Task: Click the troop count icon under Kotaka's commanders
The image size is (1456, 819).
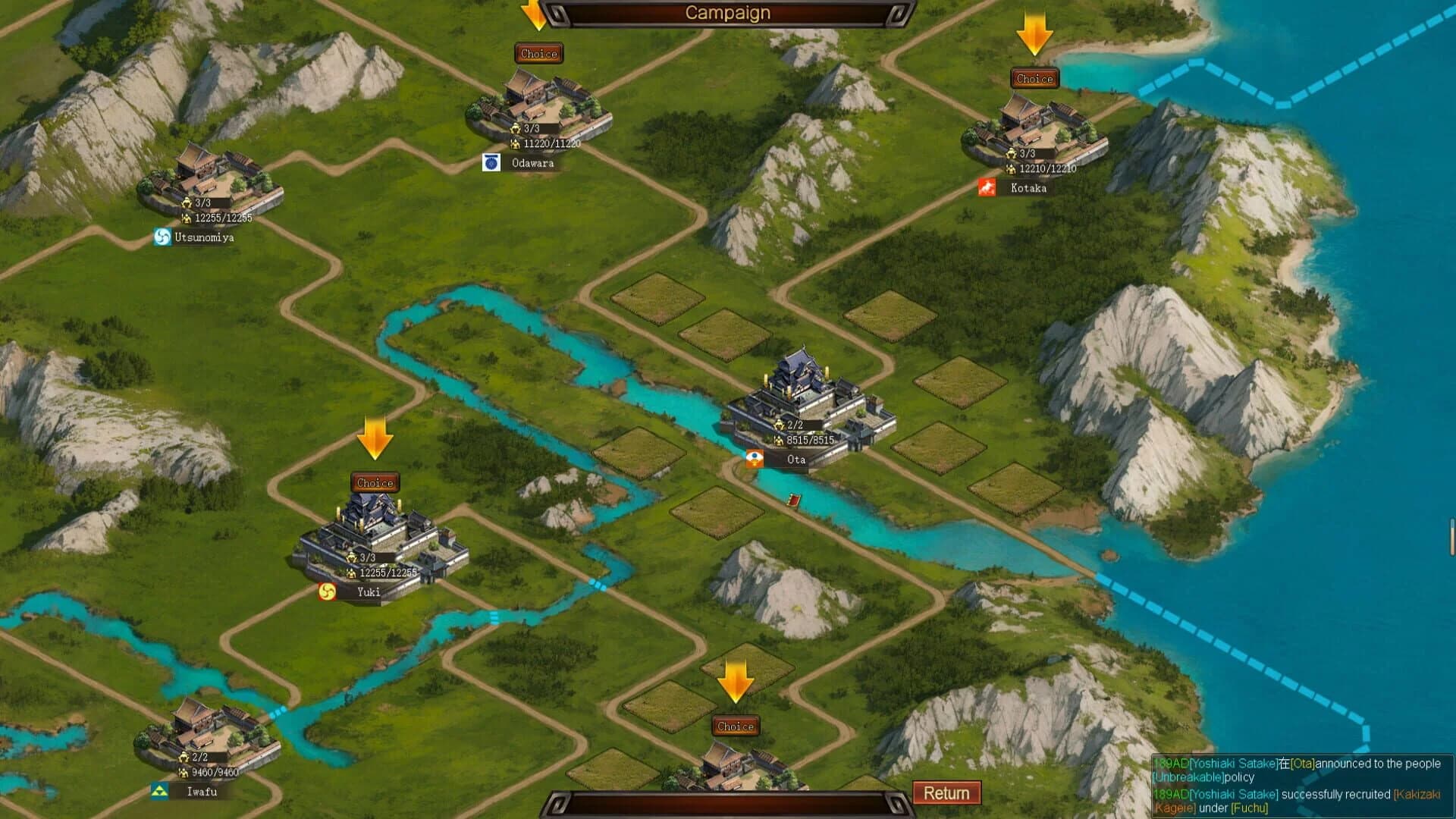Action: (x=1011, y=169)
